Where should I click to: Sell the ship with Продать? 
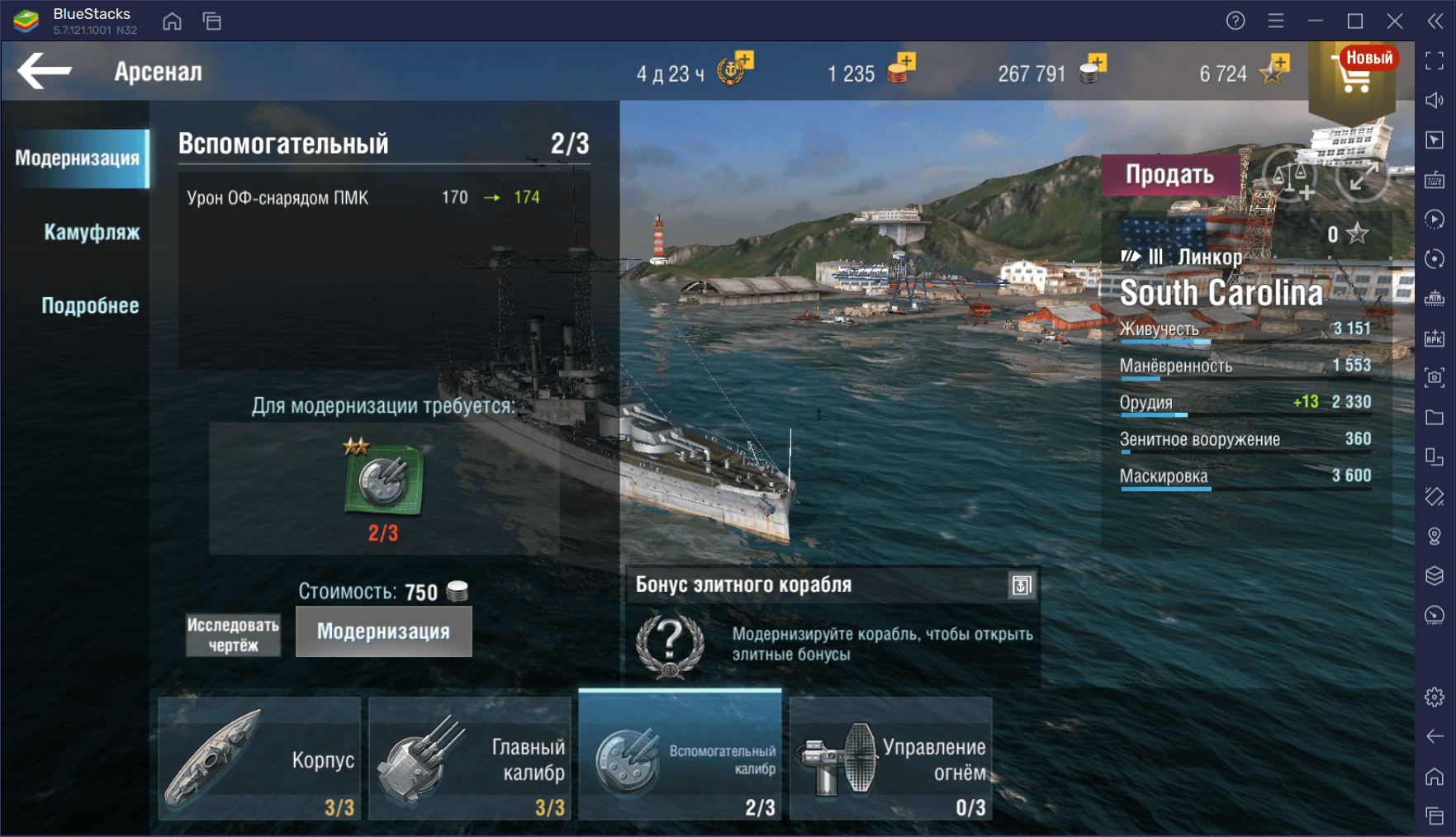(1169, 174)
